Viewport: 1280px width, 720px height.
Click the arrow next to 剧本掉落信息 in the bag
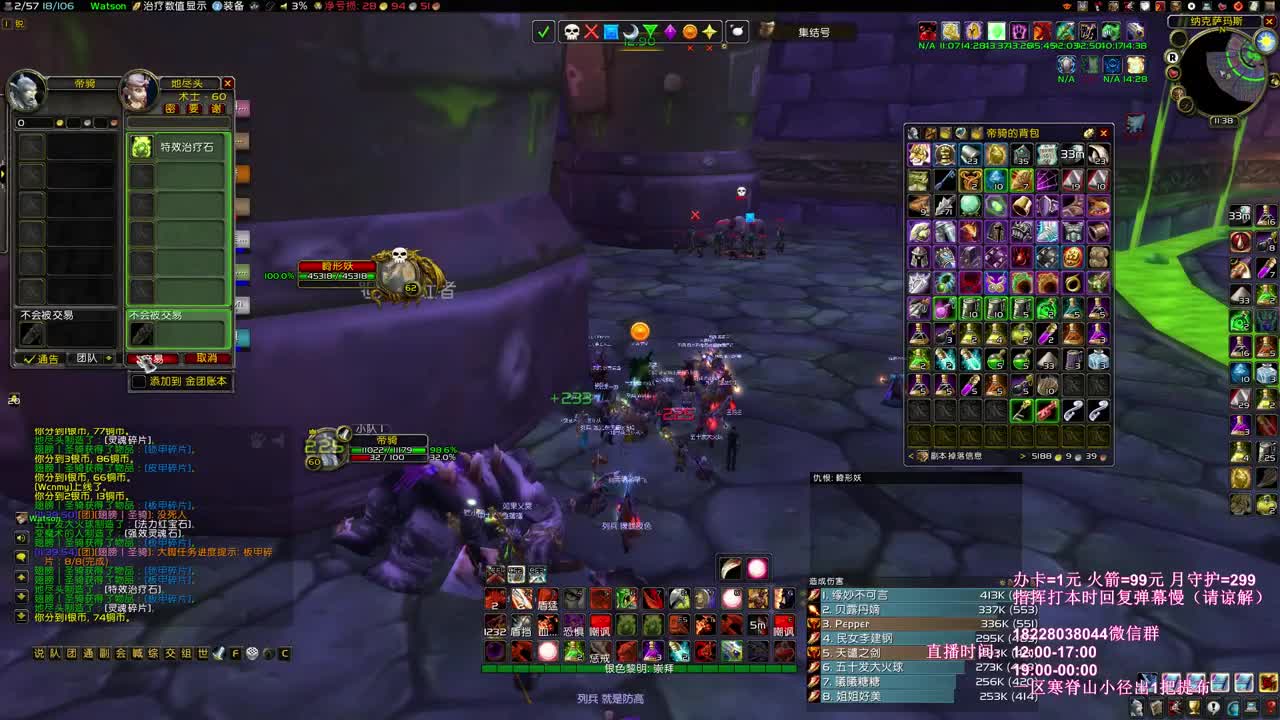coord(1023,456)
